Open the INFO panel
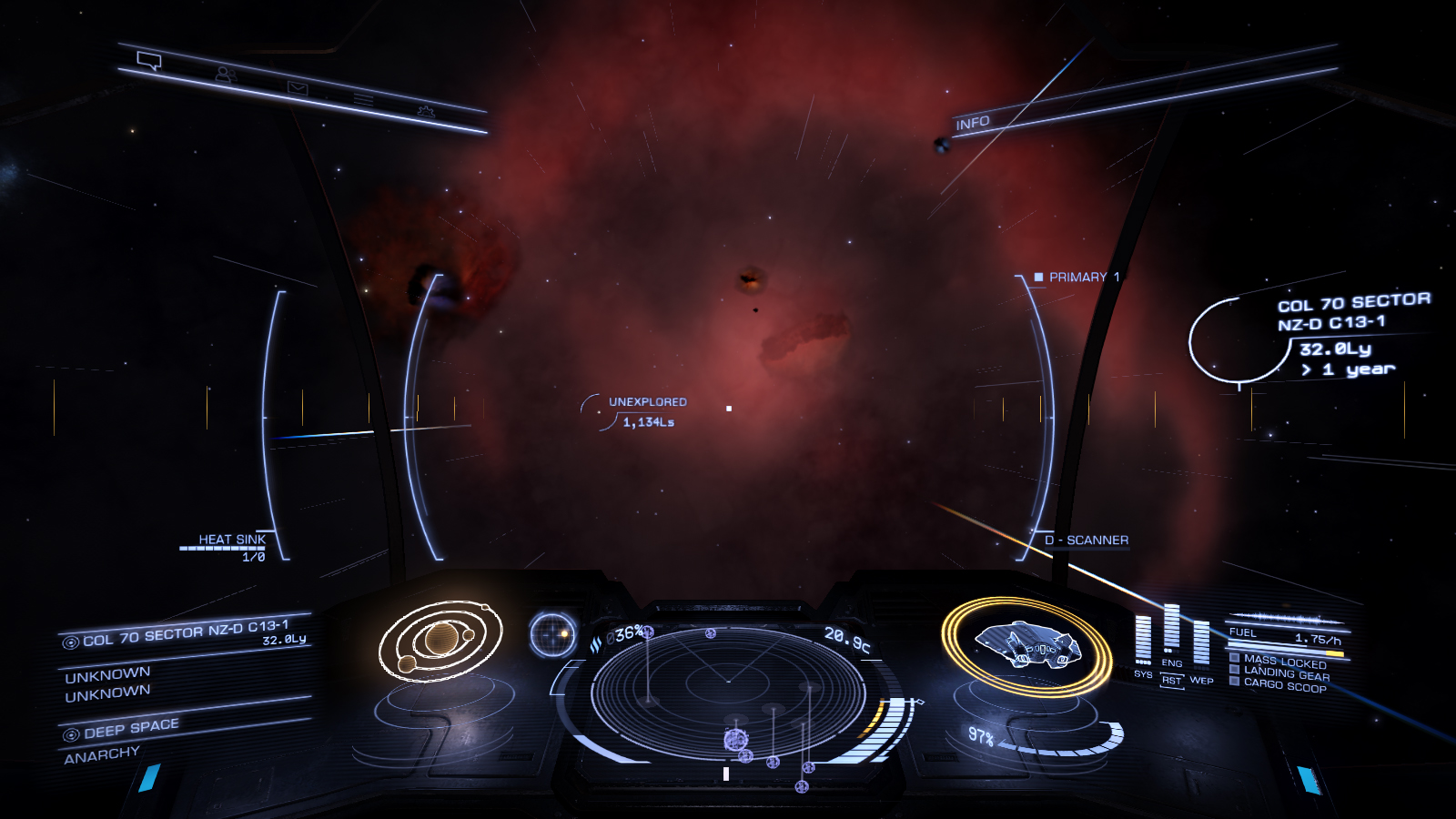 pos(973,123)
